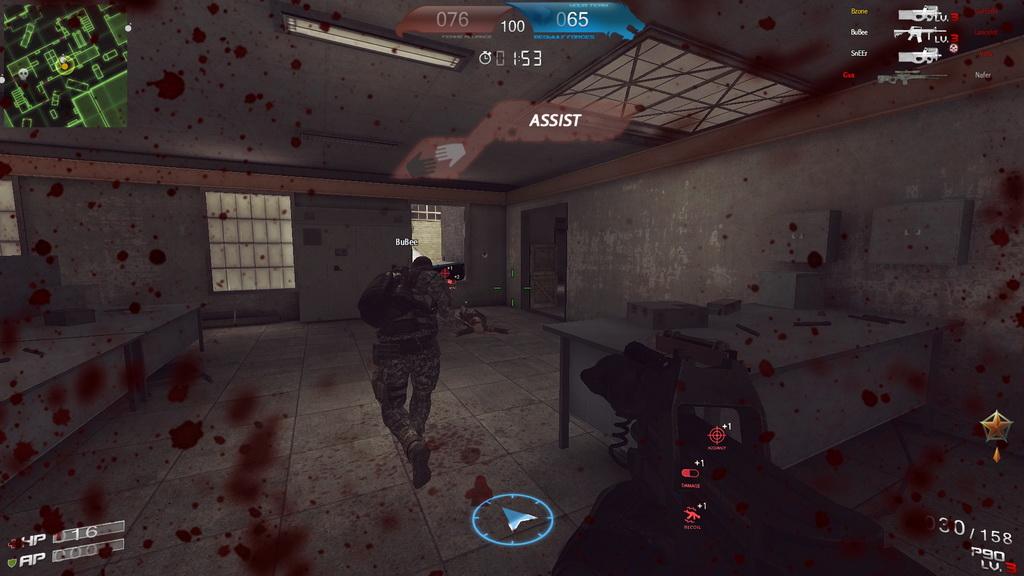Select the Bzone kill feed entry
1024x576 pixels.
[x=859, y=12]
